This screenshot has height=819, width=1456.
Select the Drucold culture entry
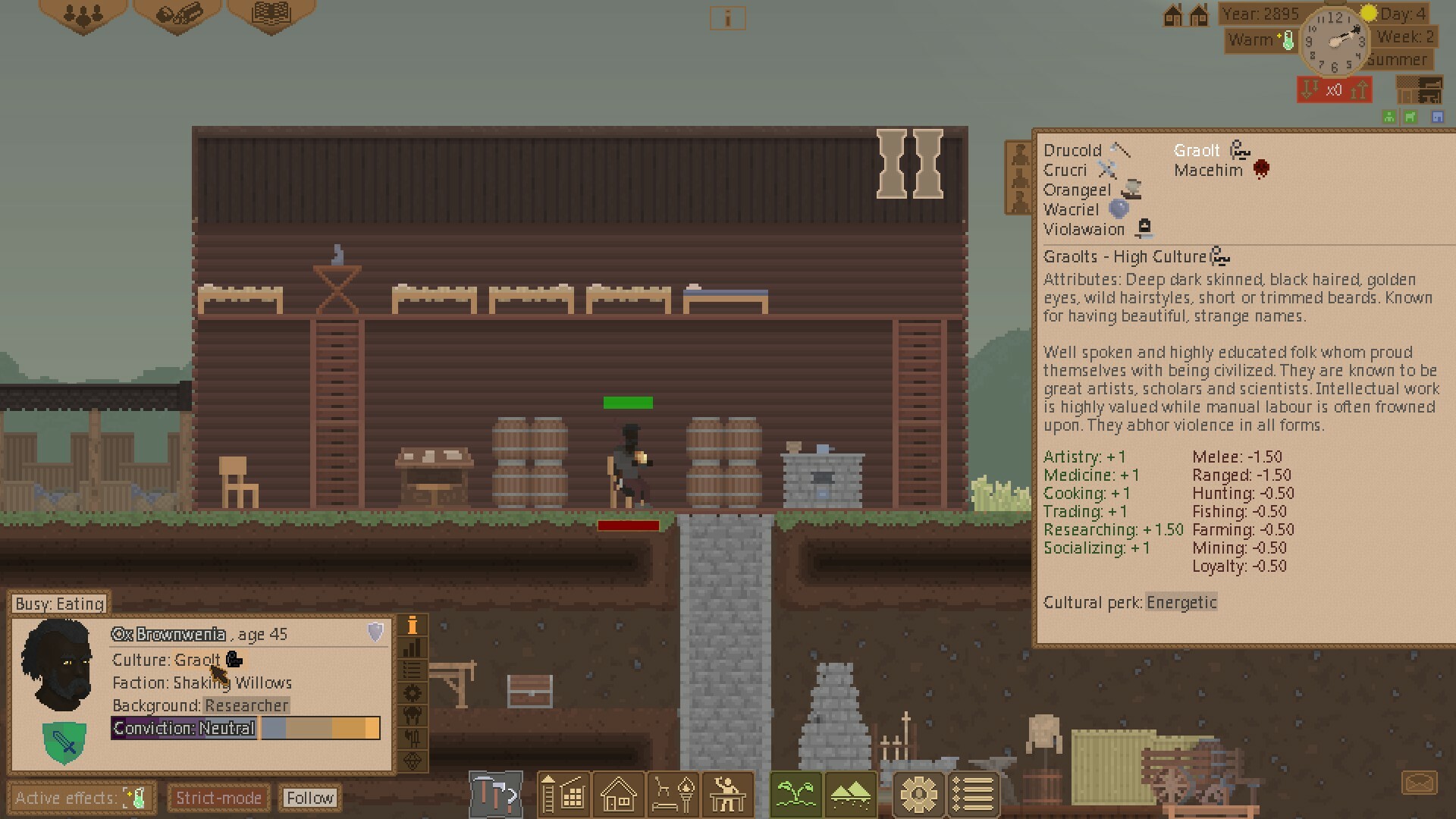[x=1072, y=150]
